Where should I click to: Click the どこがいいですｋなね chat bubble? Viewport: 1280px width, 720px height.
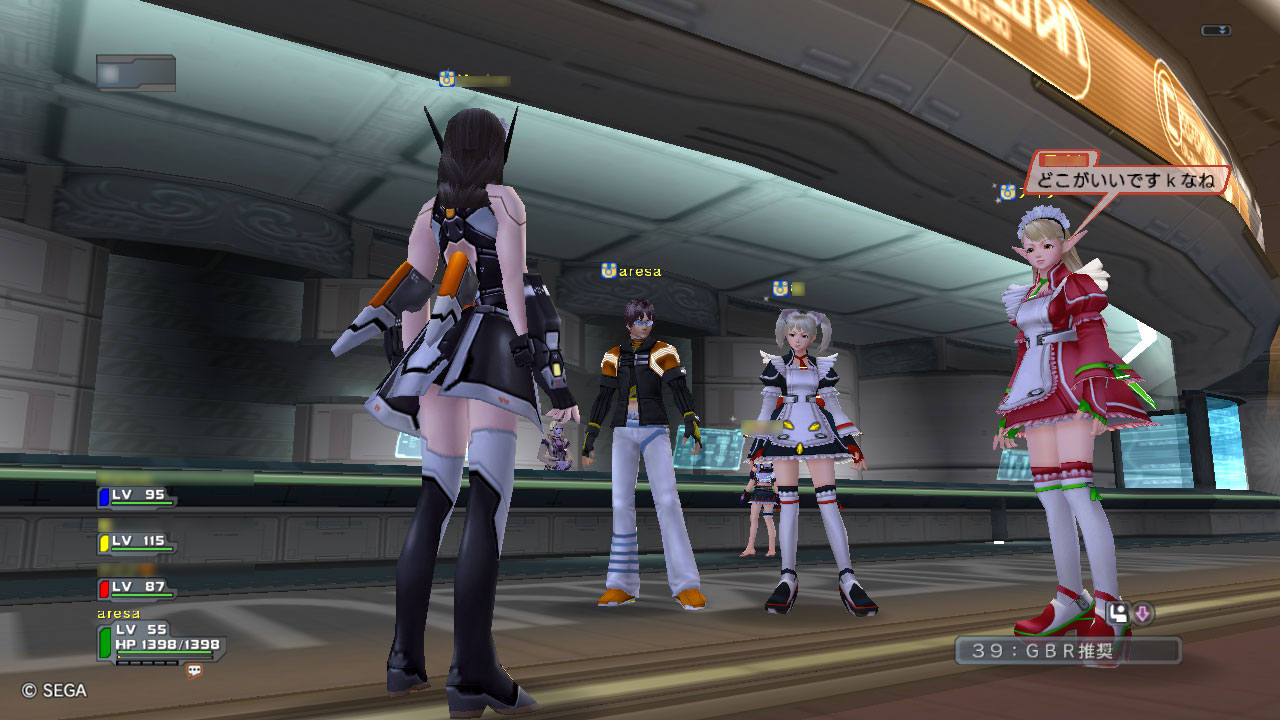pyautogui.click(x=1125, y=181)
